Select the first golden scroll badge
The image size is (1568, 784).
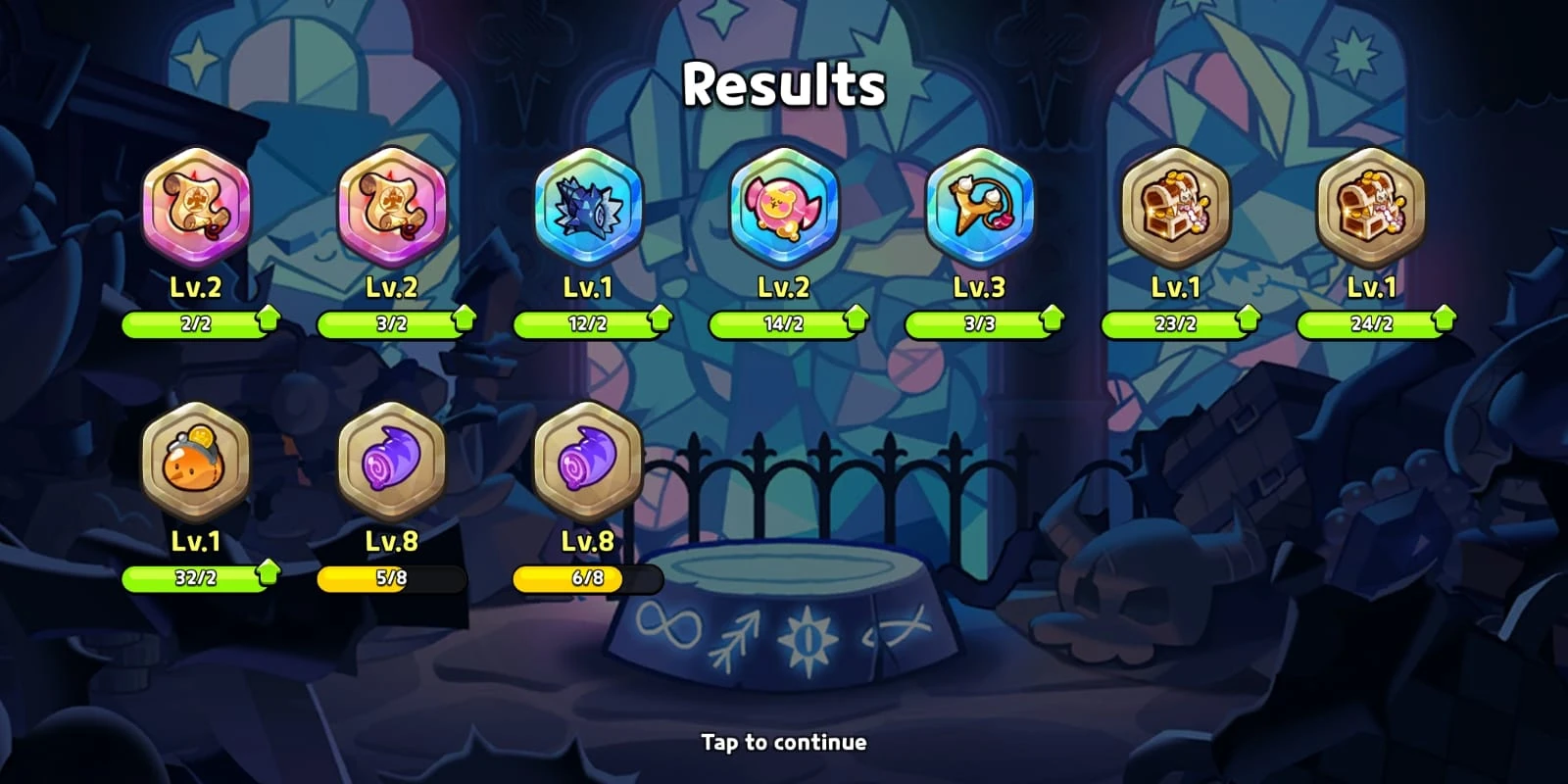click(196, 208)
